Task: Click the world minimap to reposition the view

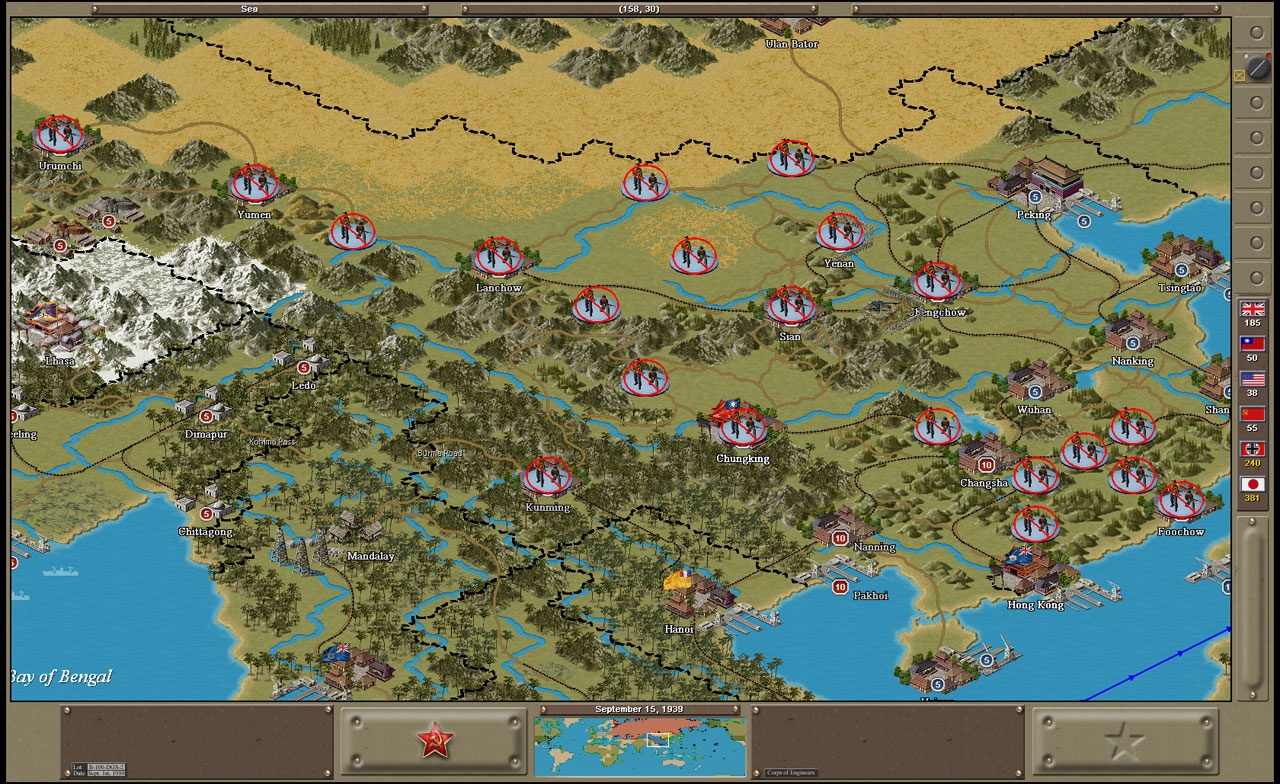Action: pyautogui.click(x=640, y=745)
